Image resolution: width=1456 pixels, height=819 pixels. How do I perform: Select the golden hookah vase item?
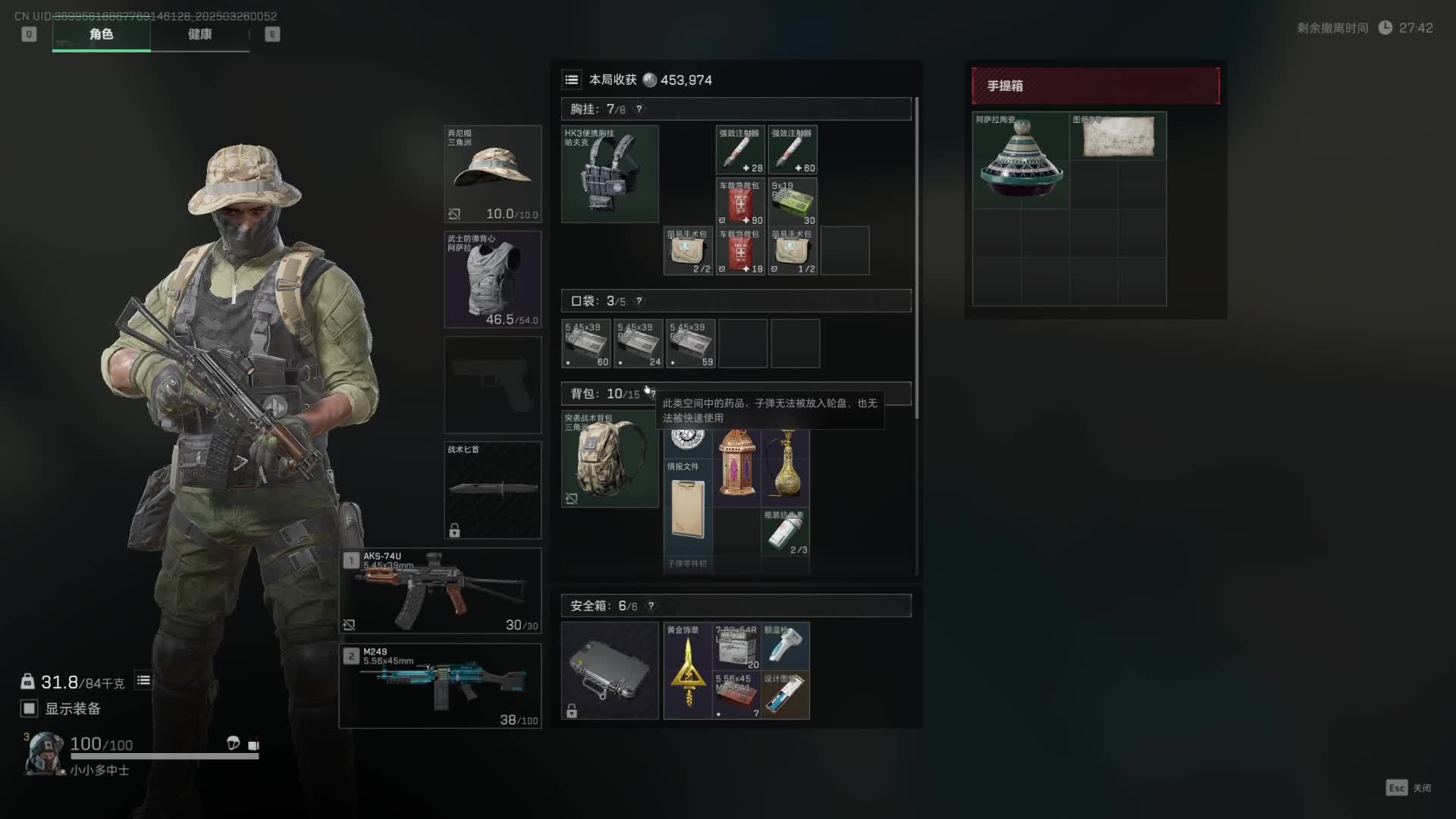786,464
